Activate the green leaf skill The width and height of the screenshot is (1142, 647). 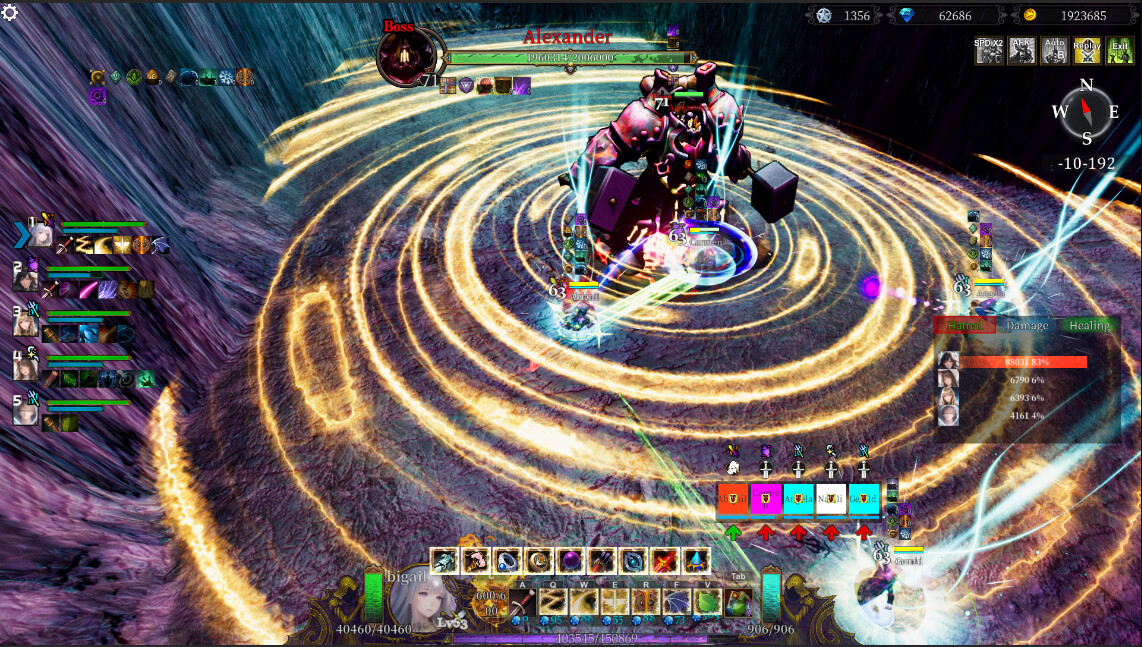click(707, 602)
